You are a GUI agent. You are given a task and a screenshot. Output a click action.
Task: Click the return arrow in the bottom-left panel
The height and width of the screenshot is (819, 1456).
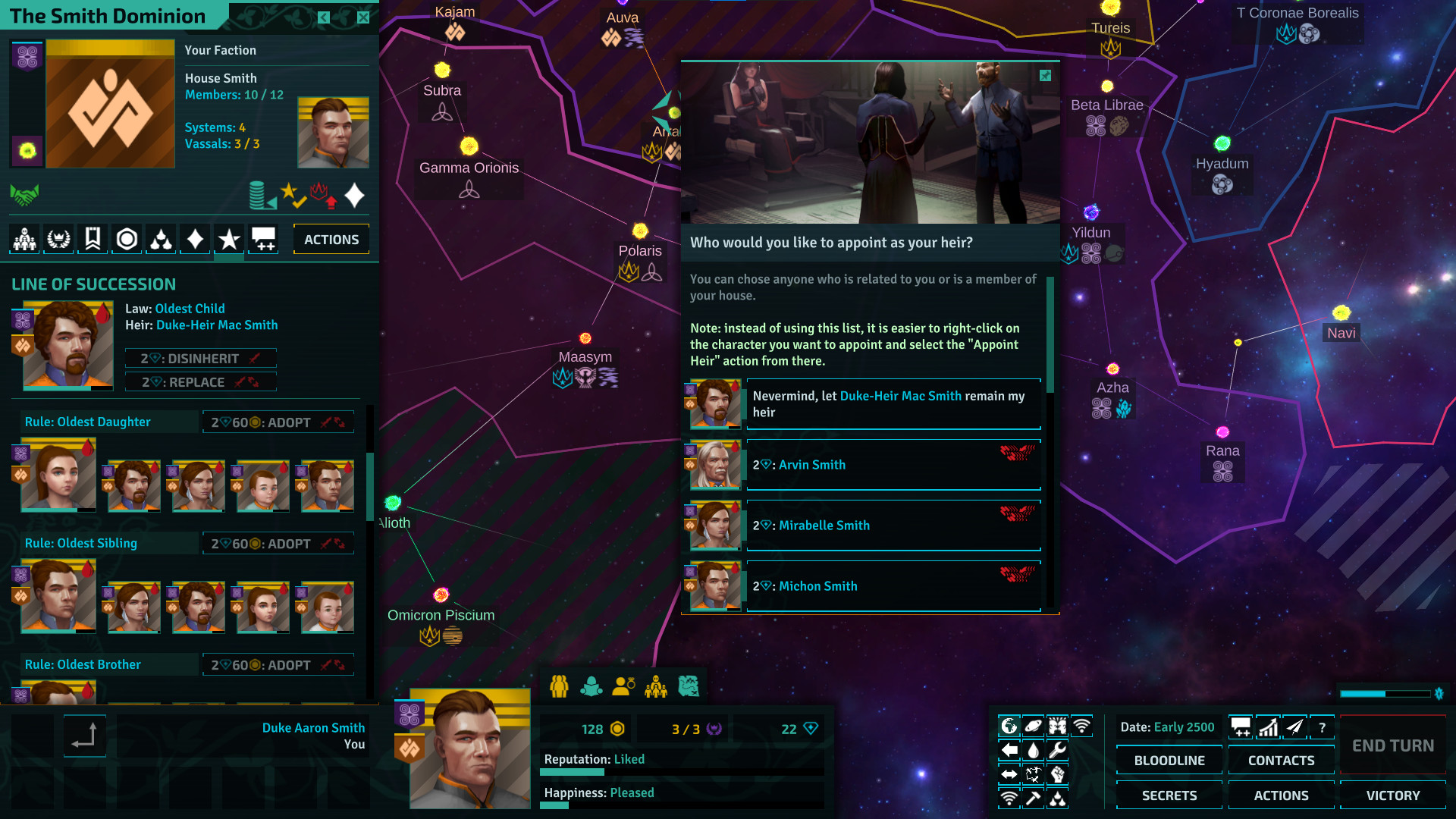tap(84, 736)
